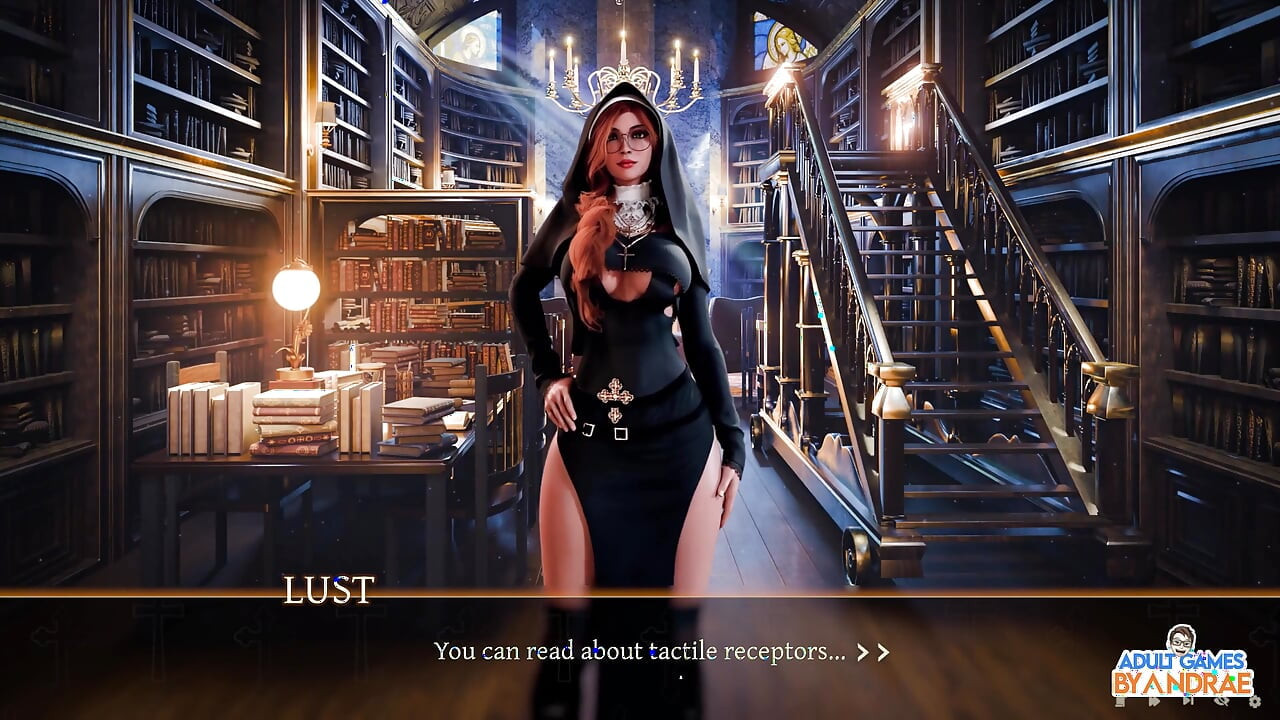
Task: Expand the dialogue with the right chevrons
Action: [872, 651]
